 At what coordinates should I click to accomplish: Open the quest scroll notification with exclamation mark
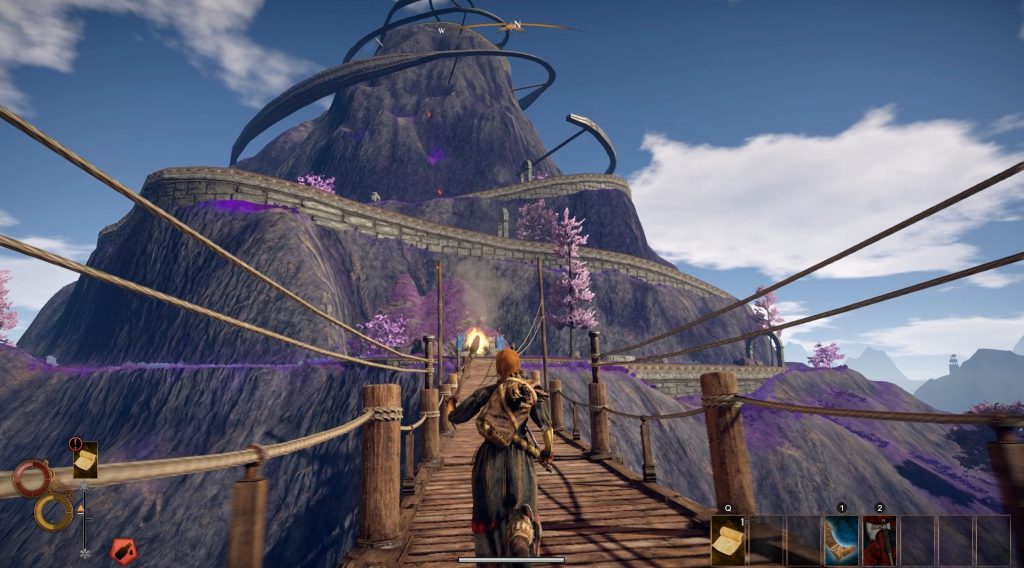[85, 459]
